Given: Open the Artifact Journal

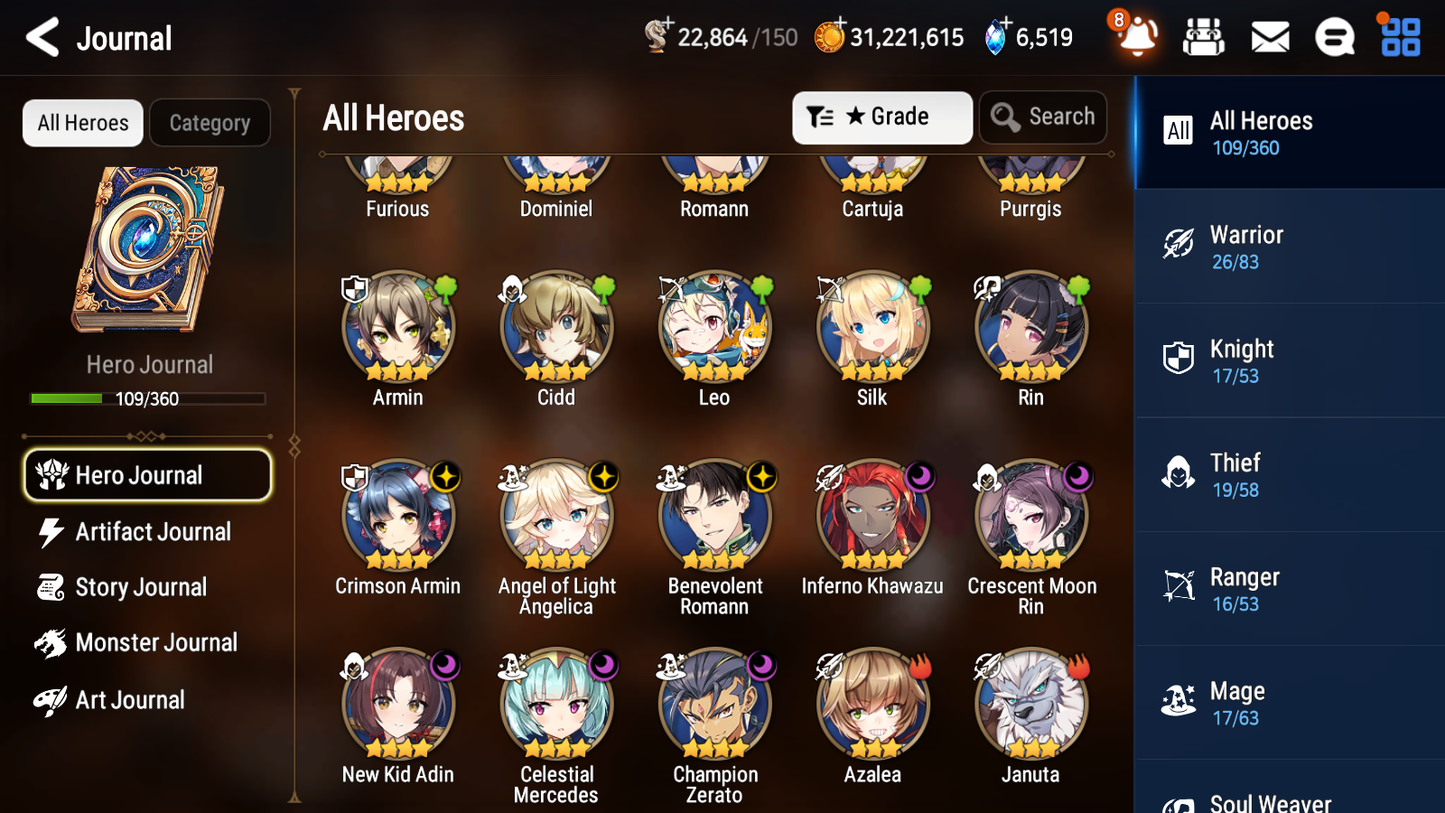Looking at the screenshot, I should click(x=150, y=532).
